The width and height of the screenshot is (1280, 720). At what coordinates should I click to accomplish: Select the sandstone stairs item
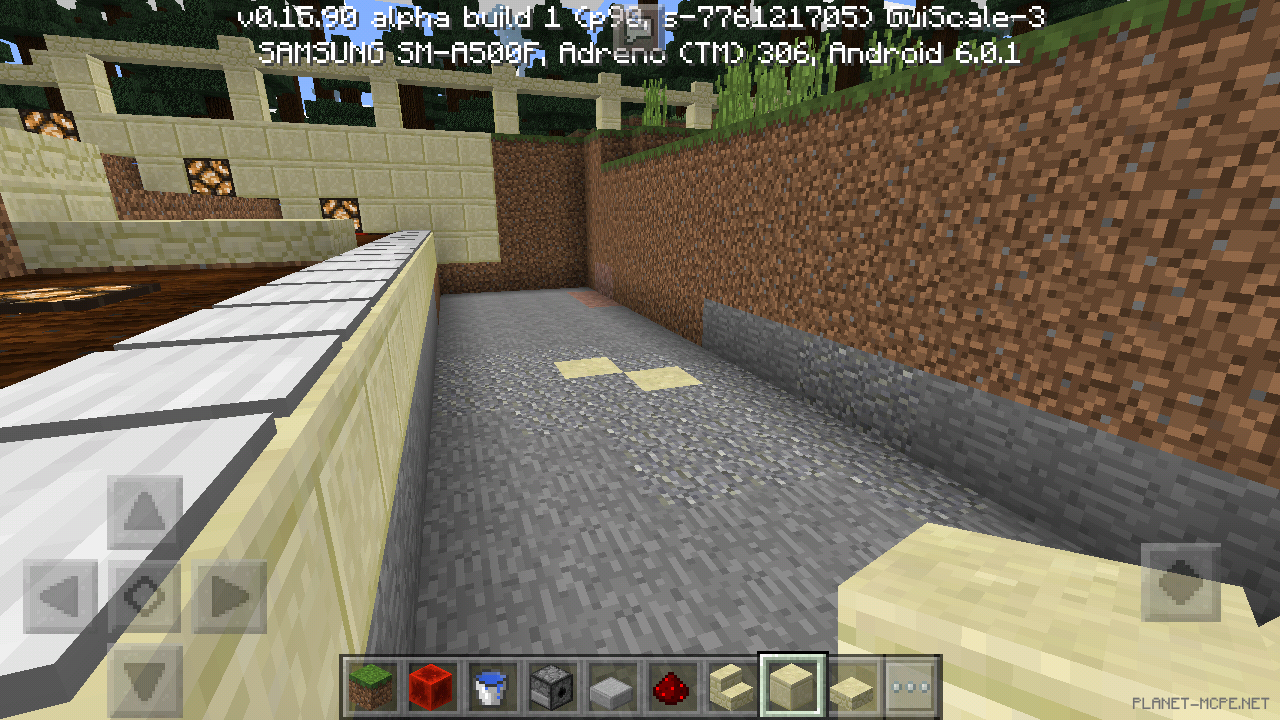[730, 685]
